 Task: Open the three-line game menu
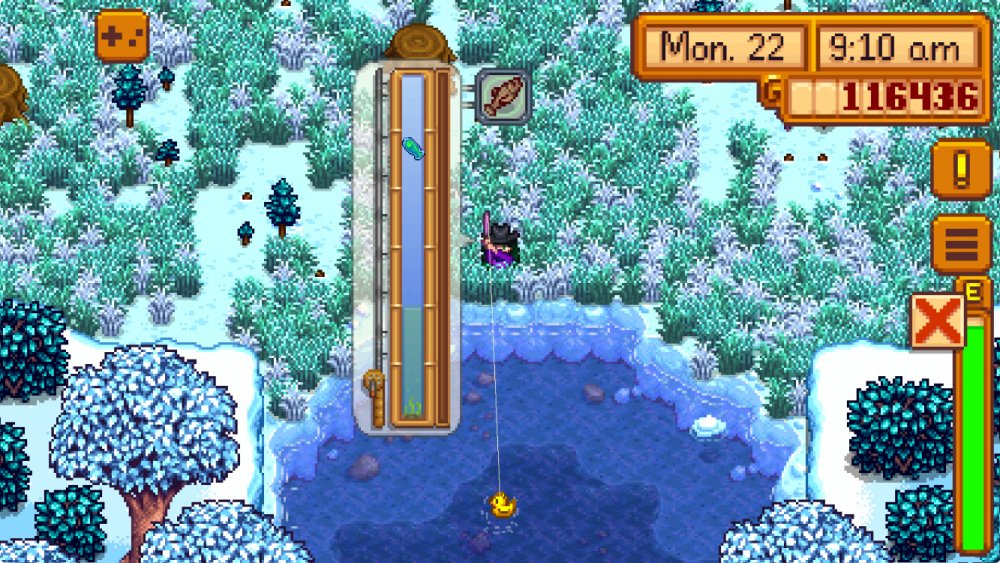tap(961, 244)
